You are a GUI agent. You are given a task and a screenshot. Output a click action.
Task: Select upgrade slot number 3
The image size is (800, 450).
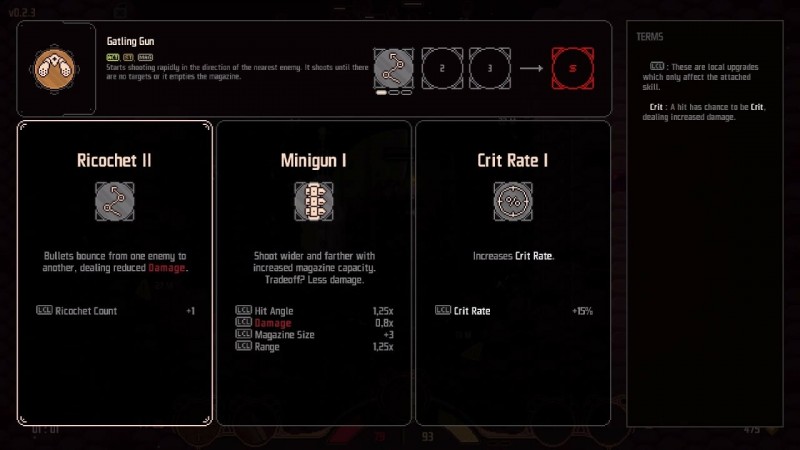[x=489, y=68]
